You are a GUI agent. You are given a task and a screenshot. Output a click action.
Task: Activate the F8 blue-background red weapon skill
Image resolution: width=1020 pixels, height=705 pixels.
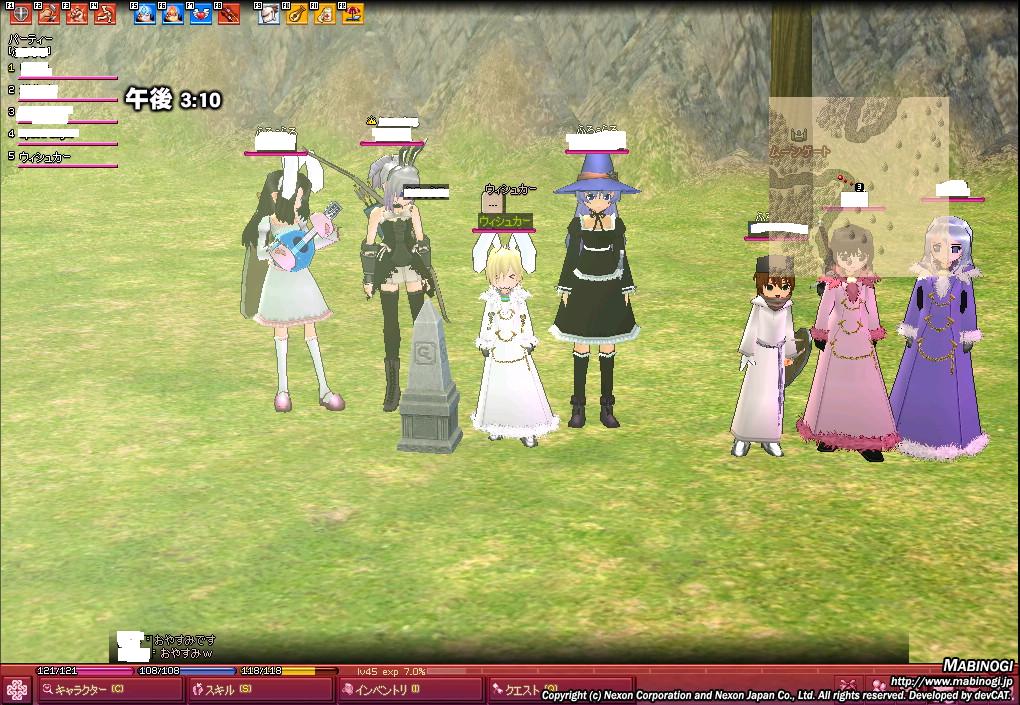[229, 14]
